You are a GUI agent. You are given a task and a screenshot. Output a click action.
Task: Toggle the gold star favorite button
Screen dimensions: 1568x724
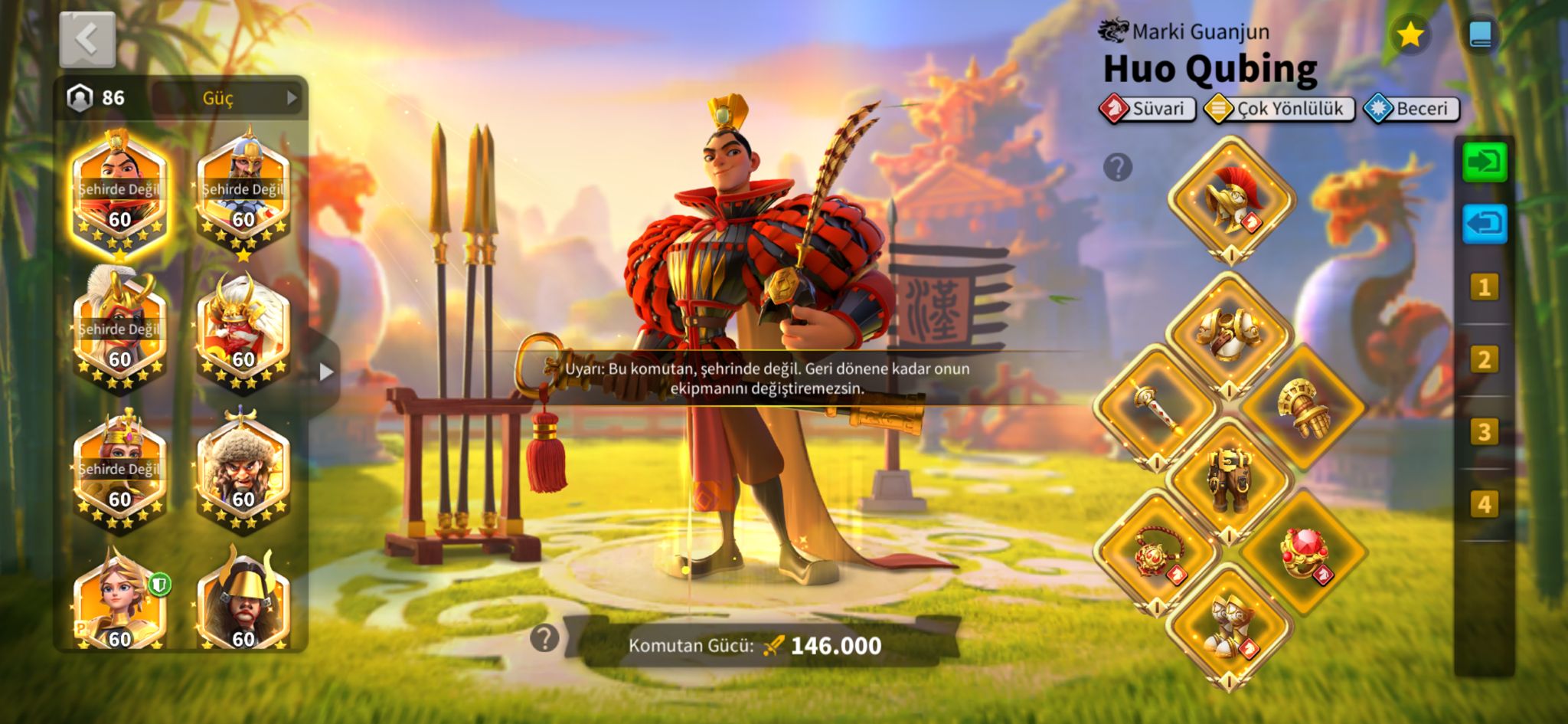click(1410, 34)
